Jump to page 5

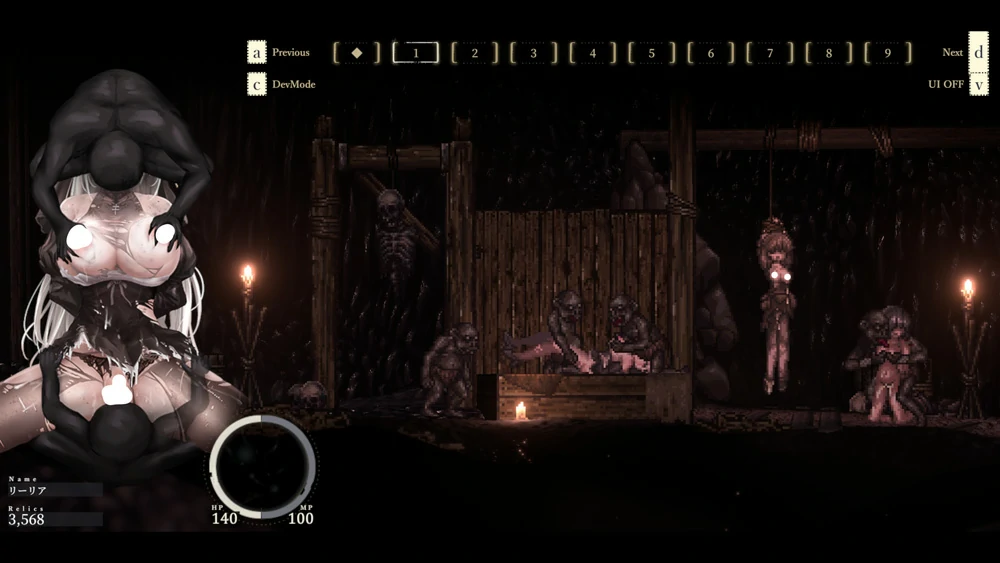pyautogui.click(x=652, y=53)
